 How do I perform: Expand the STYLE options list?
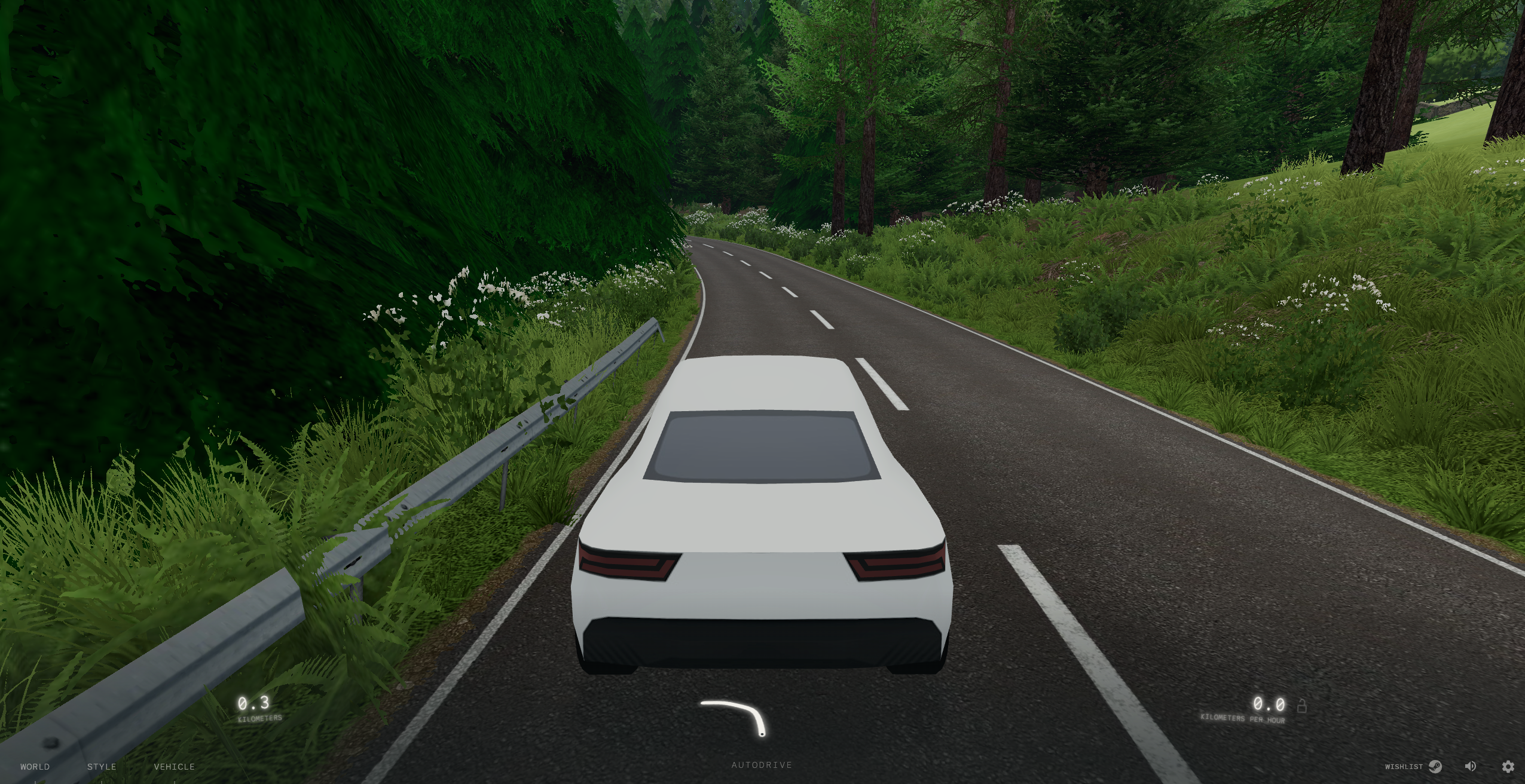point(102,766)
